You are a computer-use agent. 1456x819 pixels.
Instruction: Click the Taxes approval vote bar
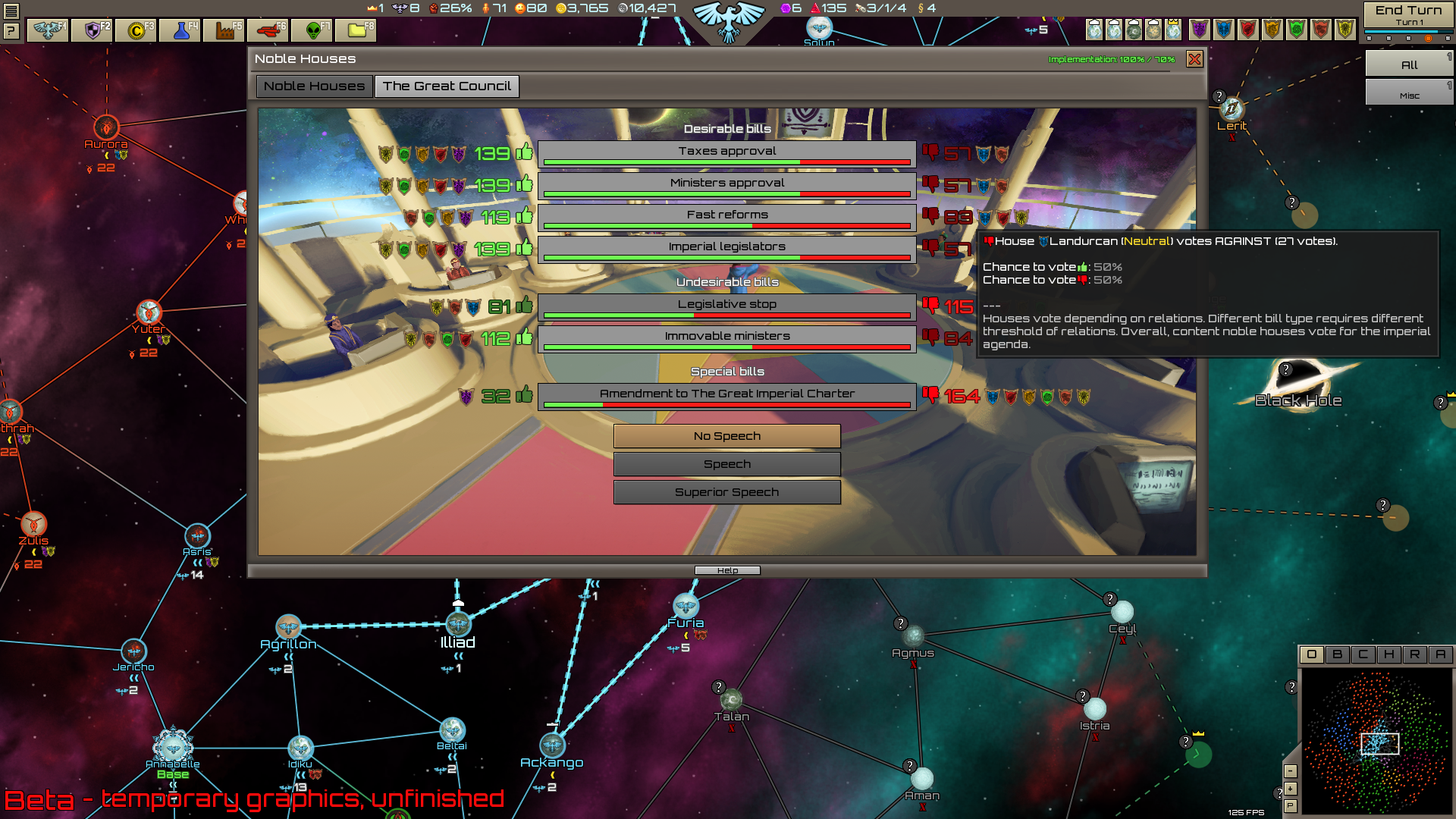coord(726,151)
